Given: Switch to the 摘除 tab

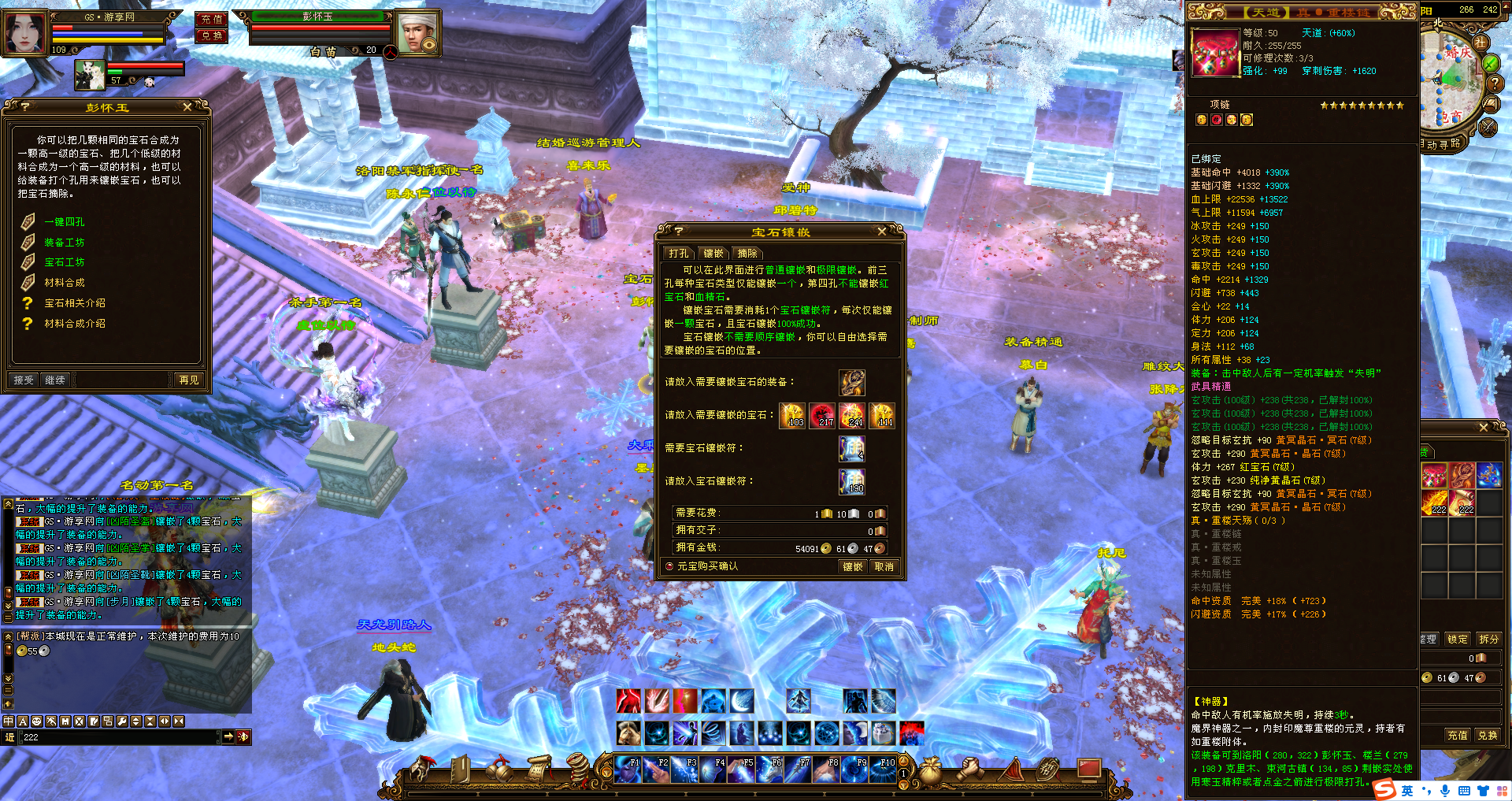Looking at the screenshot, I should [747, 254].
